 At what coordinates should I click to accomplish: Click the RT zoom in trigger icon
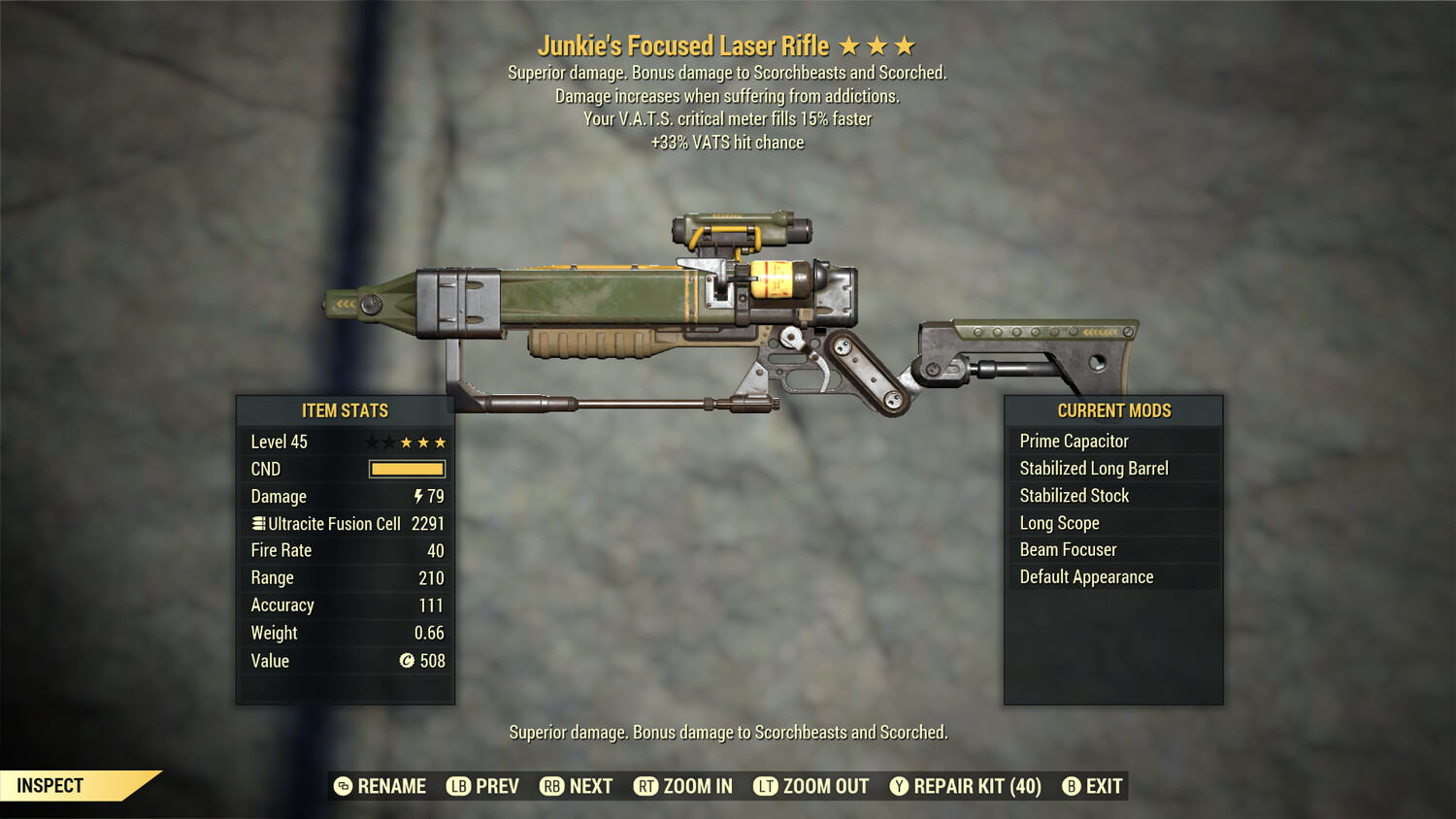645,786
